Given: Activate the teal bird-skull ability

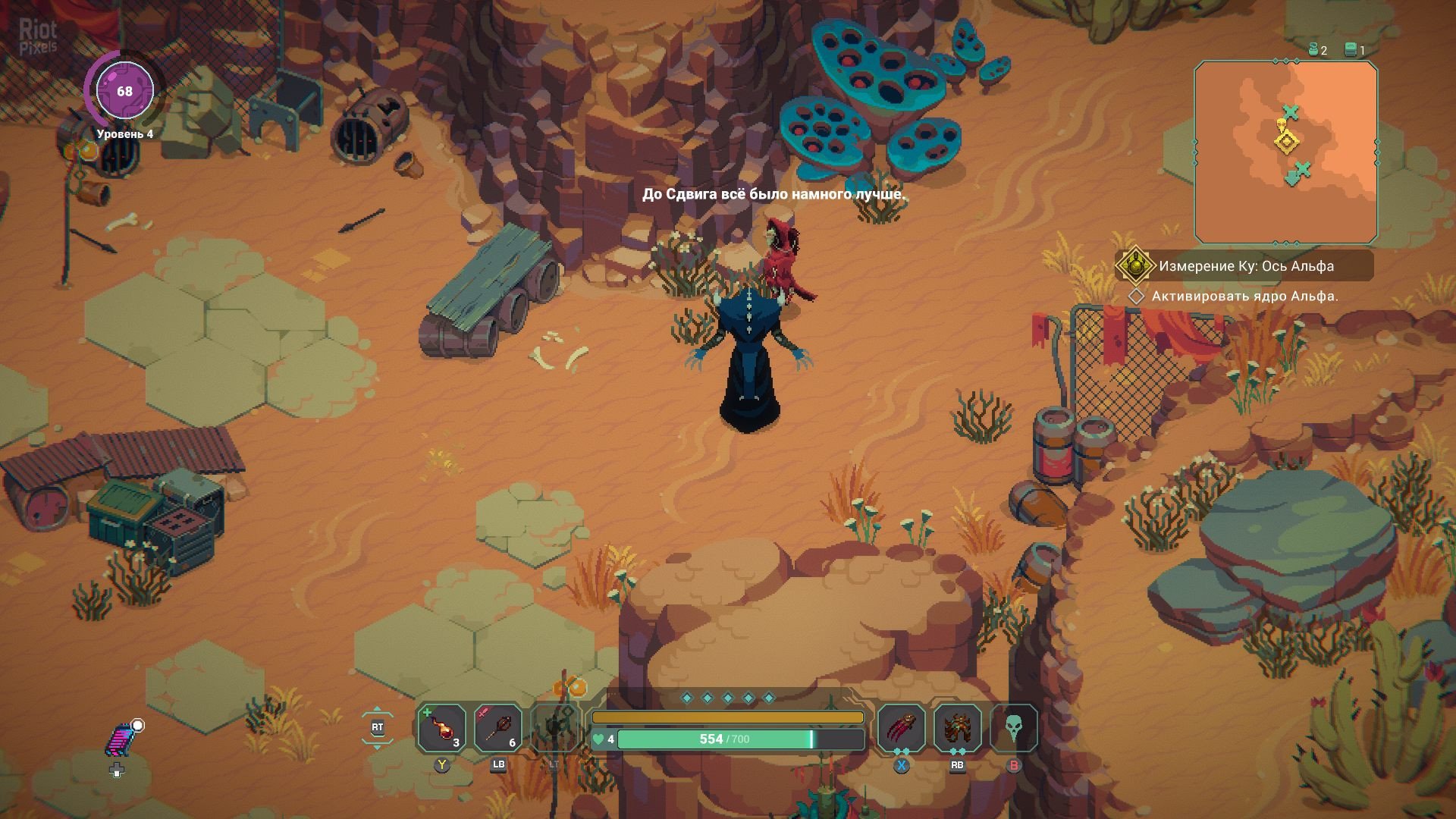Looking at the screenshot, I should click(1013, 728).
